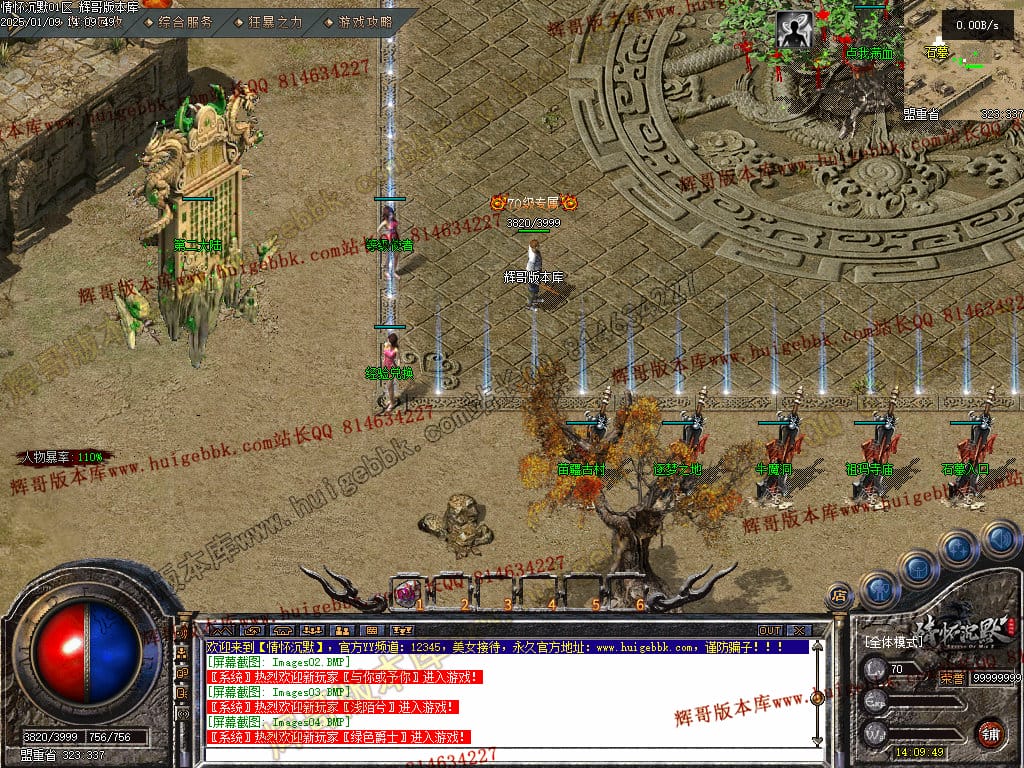Click the OUT button on chat panel
Screen dimensions: 1024x768
[769, 631]
